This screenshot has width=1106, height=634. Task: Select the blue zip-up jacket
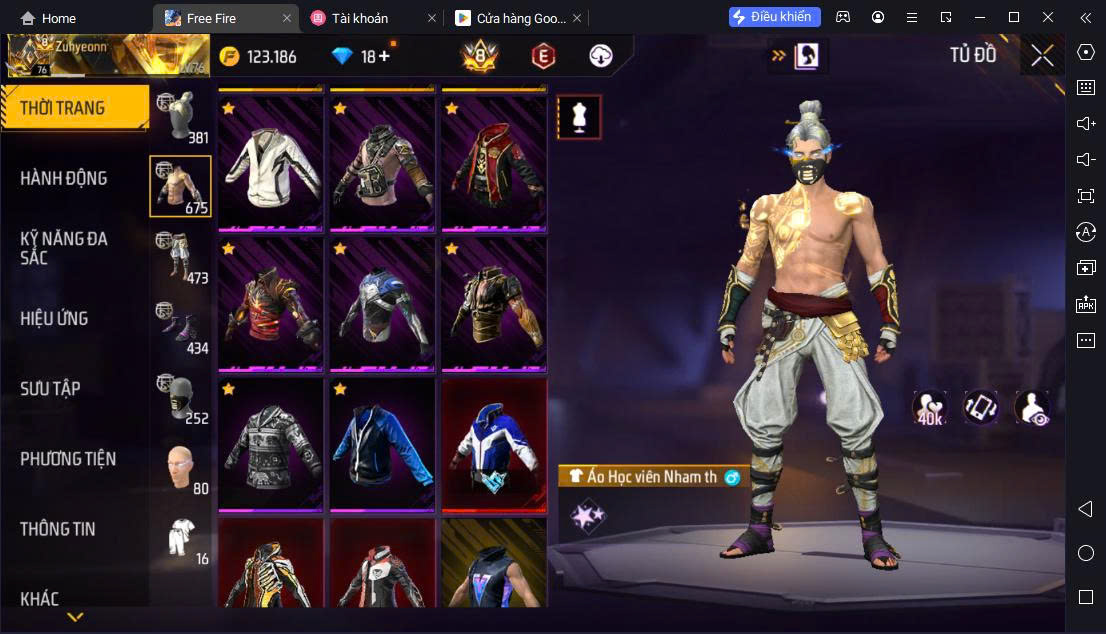coord(382,443)
